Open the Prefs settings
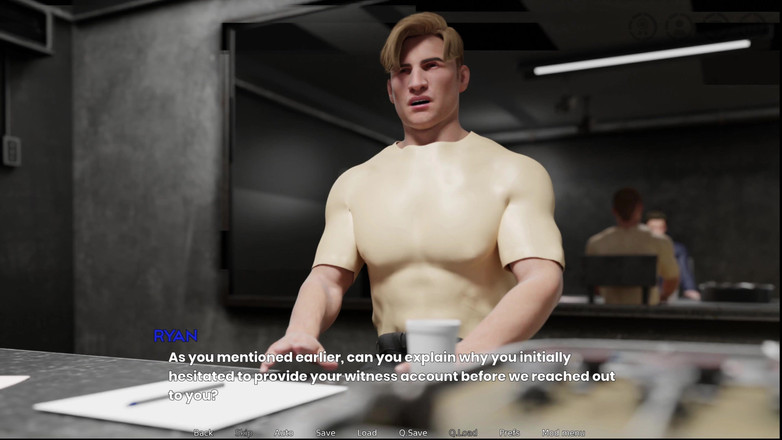The height and width of the screenshot is (440, 782). pyautogui.click(x=510, y=433)
